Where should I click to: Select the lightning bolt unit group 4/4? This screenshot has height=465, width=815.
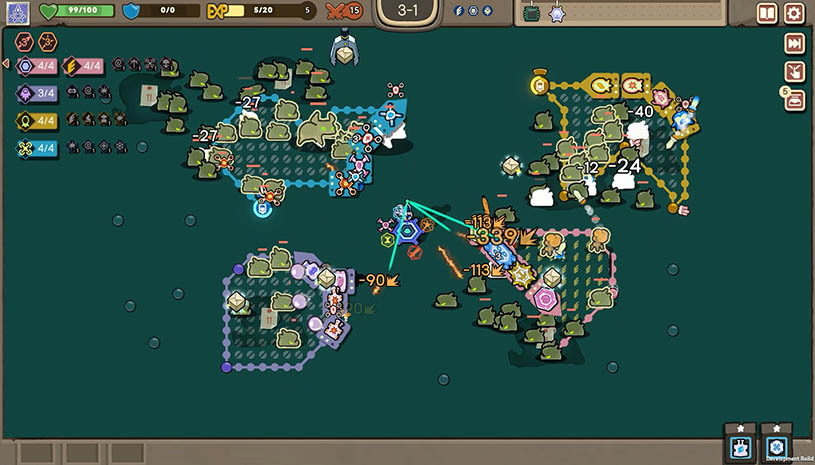click(x=83, y=67)
